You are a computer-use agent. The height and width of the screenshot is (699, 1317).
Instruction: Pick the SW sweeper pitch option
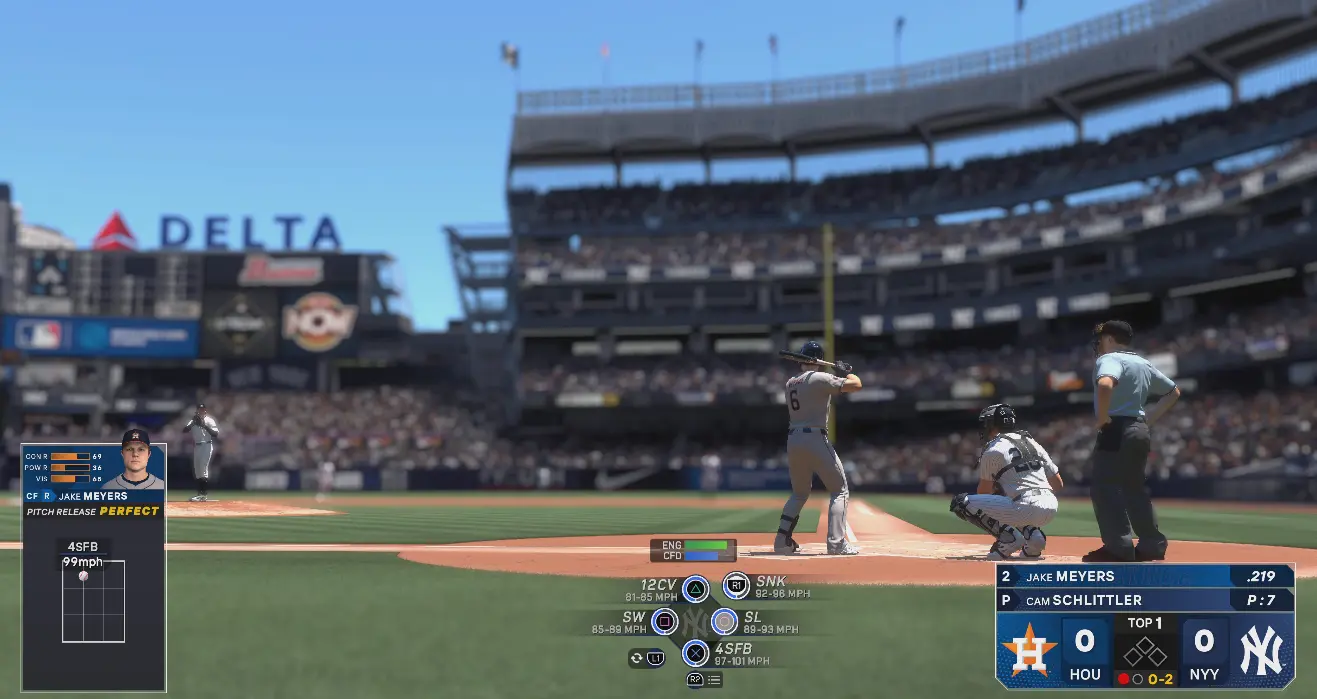[664, 622]
